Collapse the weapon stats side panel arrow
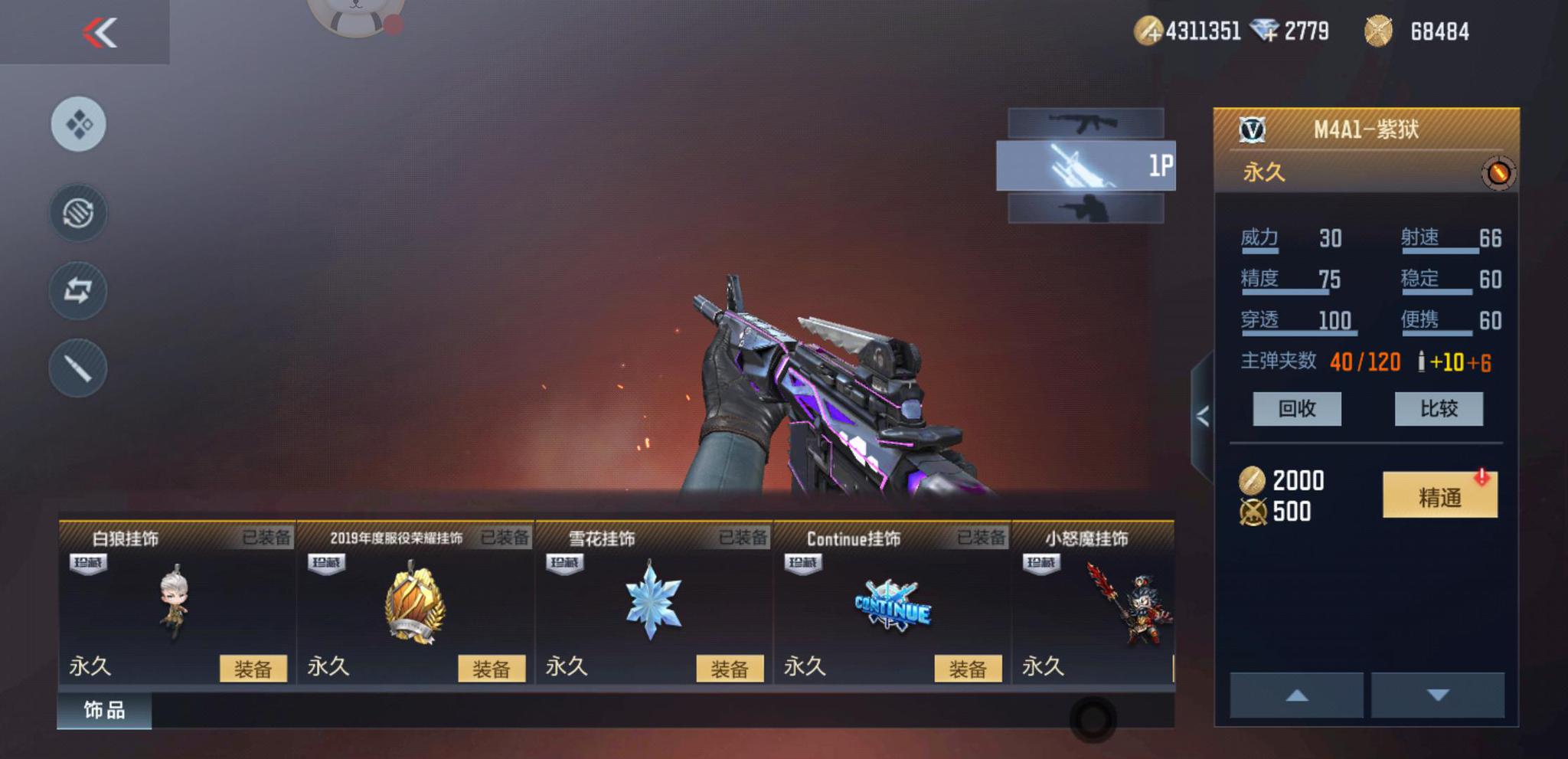 1202,416
